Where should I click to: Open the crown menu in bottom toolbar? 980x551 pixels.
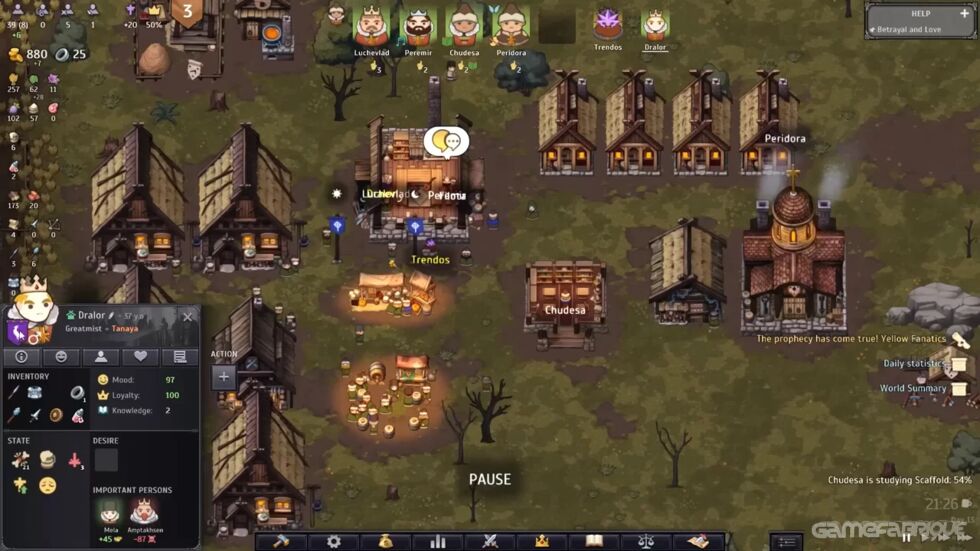542,541
